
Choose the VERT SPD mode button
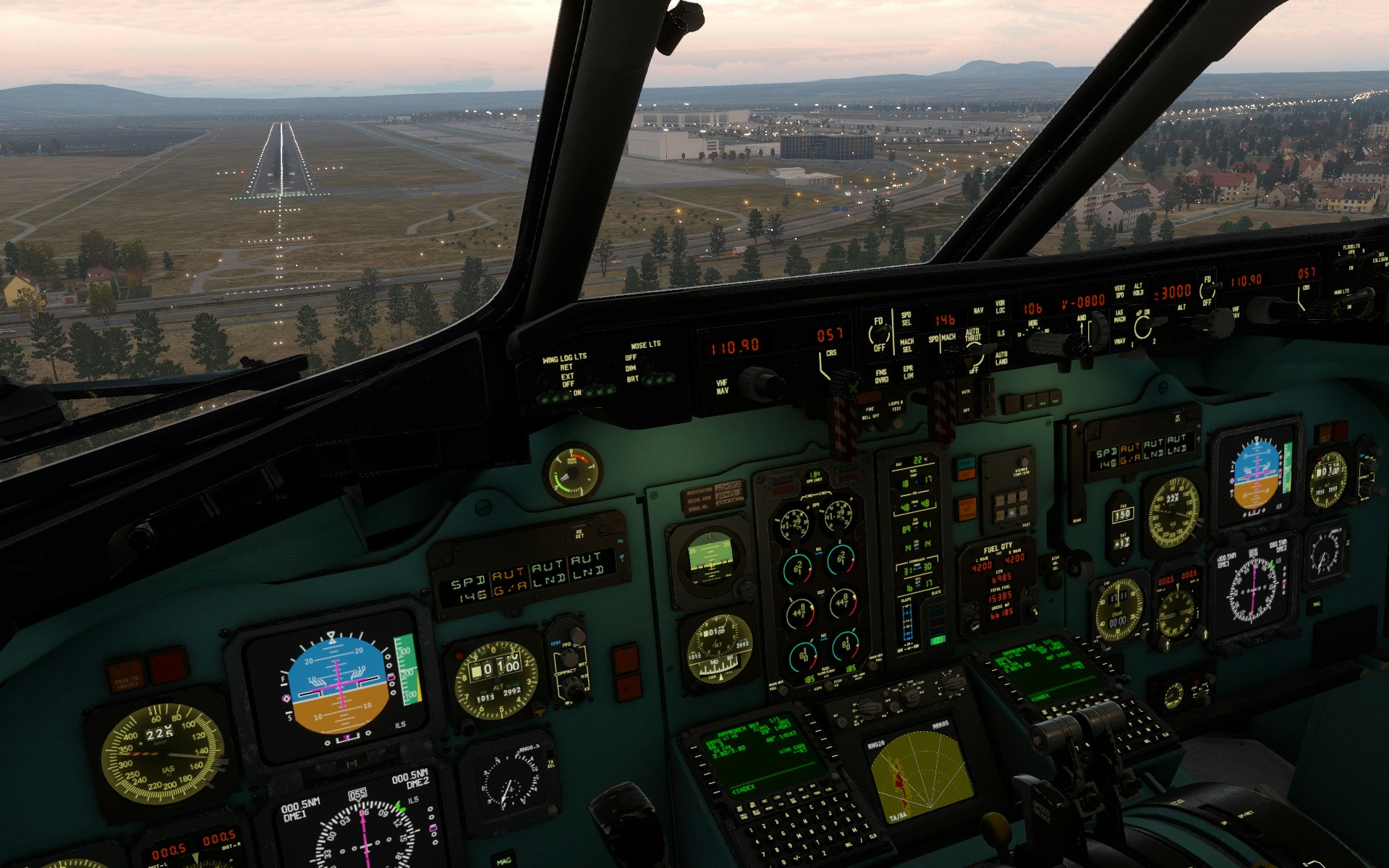[x=1119, y=292]
